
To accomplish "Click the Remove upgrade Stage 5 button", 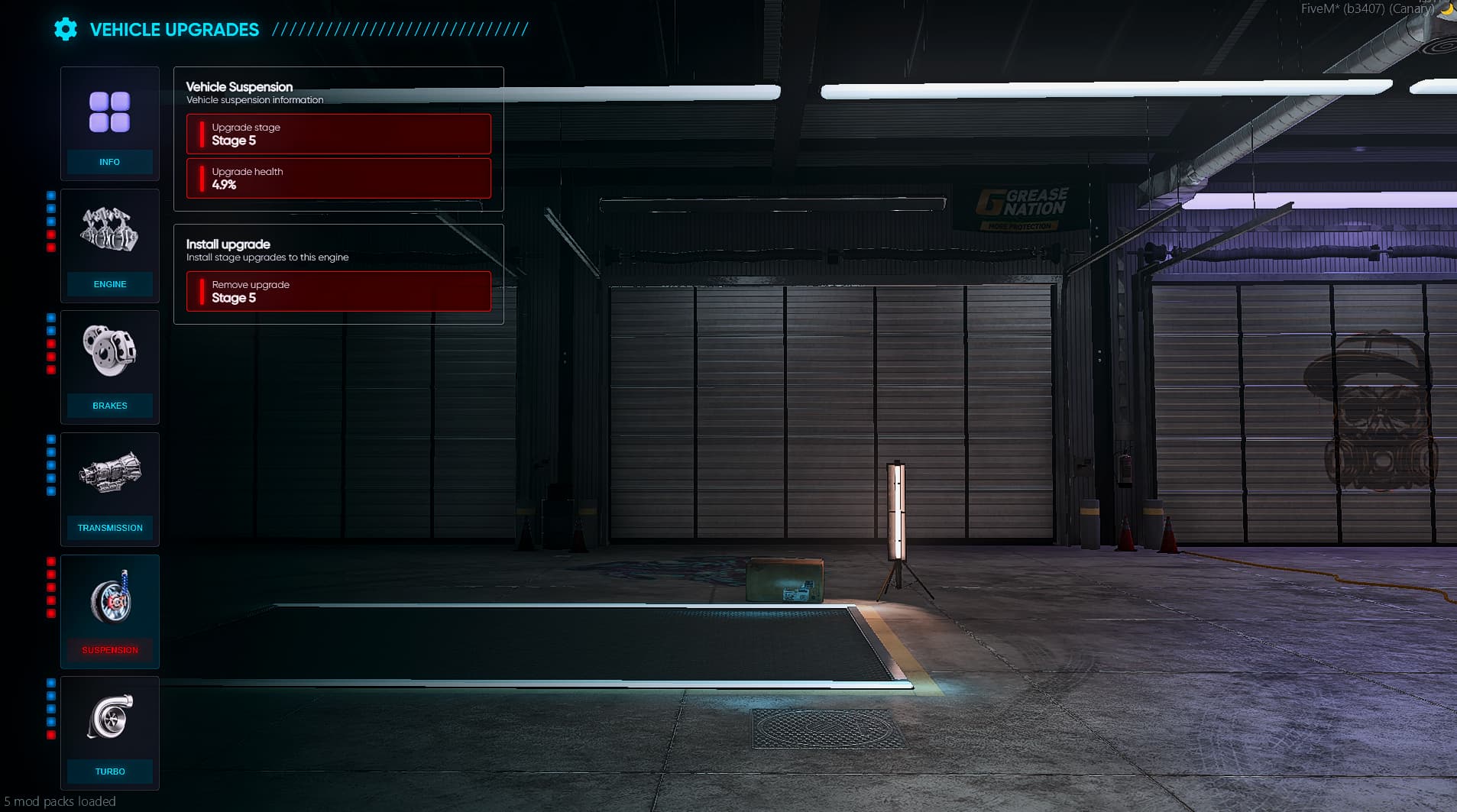I will point(338,291).
